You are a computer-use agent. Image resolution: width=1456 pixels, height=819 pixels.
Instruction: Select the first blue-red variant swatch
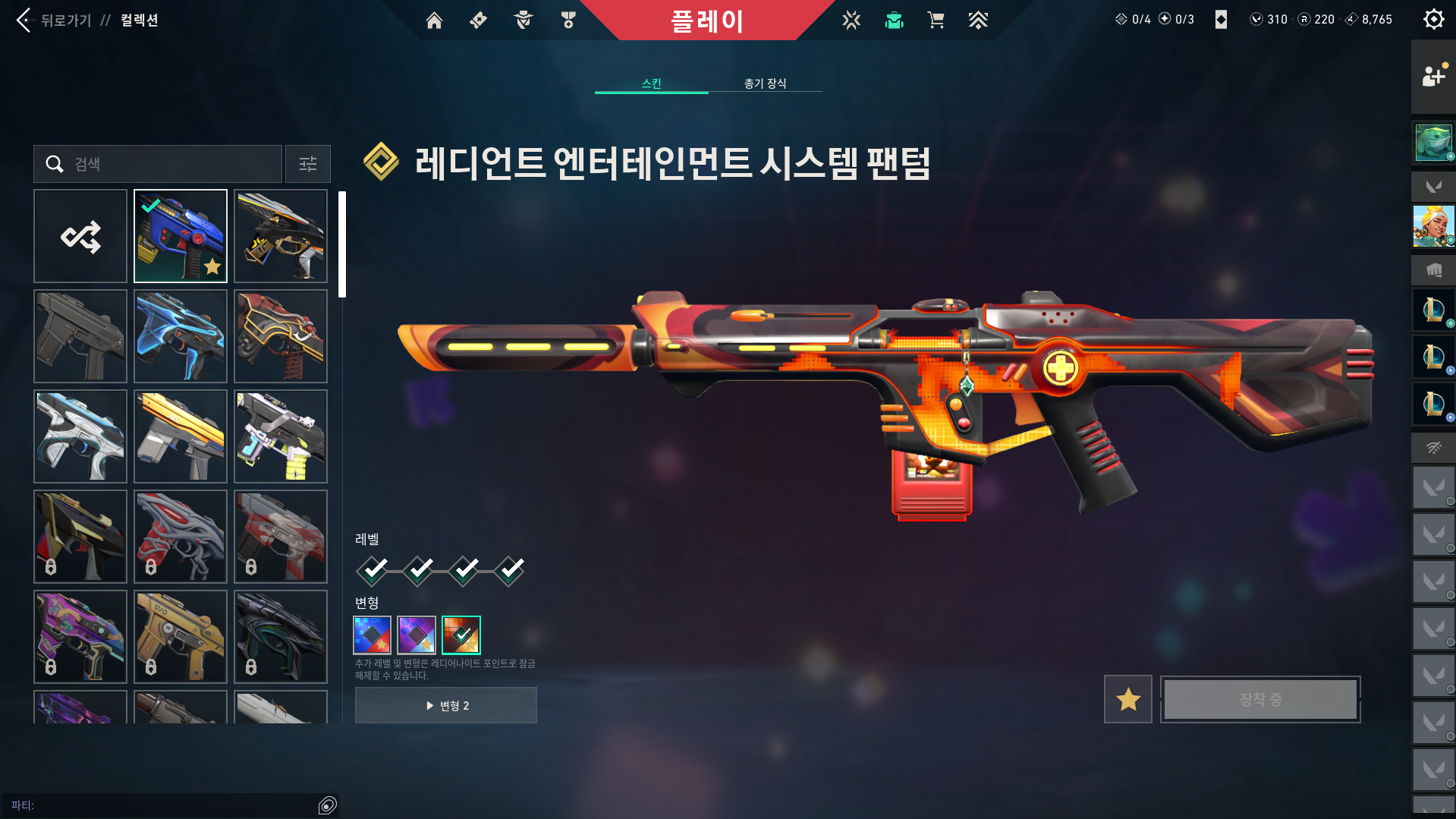point(371,635)
